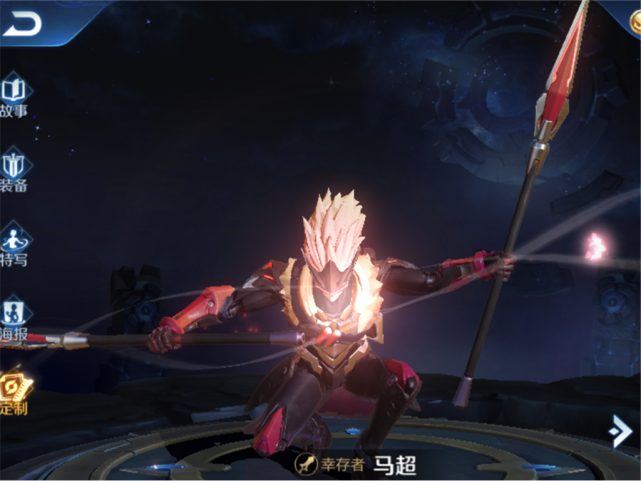The image size is (641, 481).
Task: Go back using the return arrow
Action: click(x=22, y=24)
